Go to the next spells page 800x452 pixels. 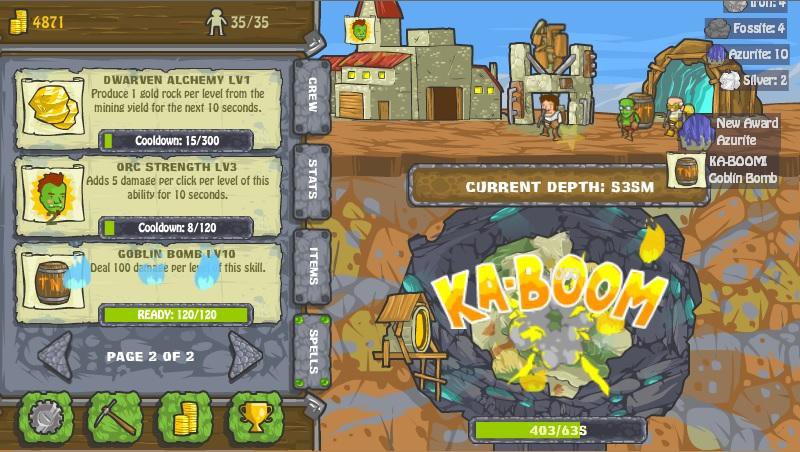[243, 355]
